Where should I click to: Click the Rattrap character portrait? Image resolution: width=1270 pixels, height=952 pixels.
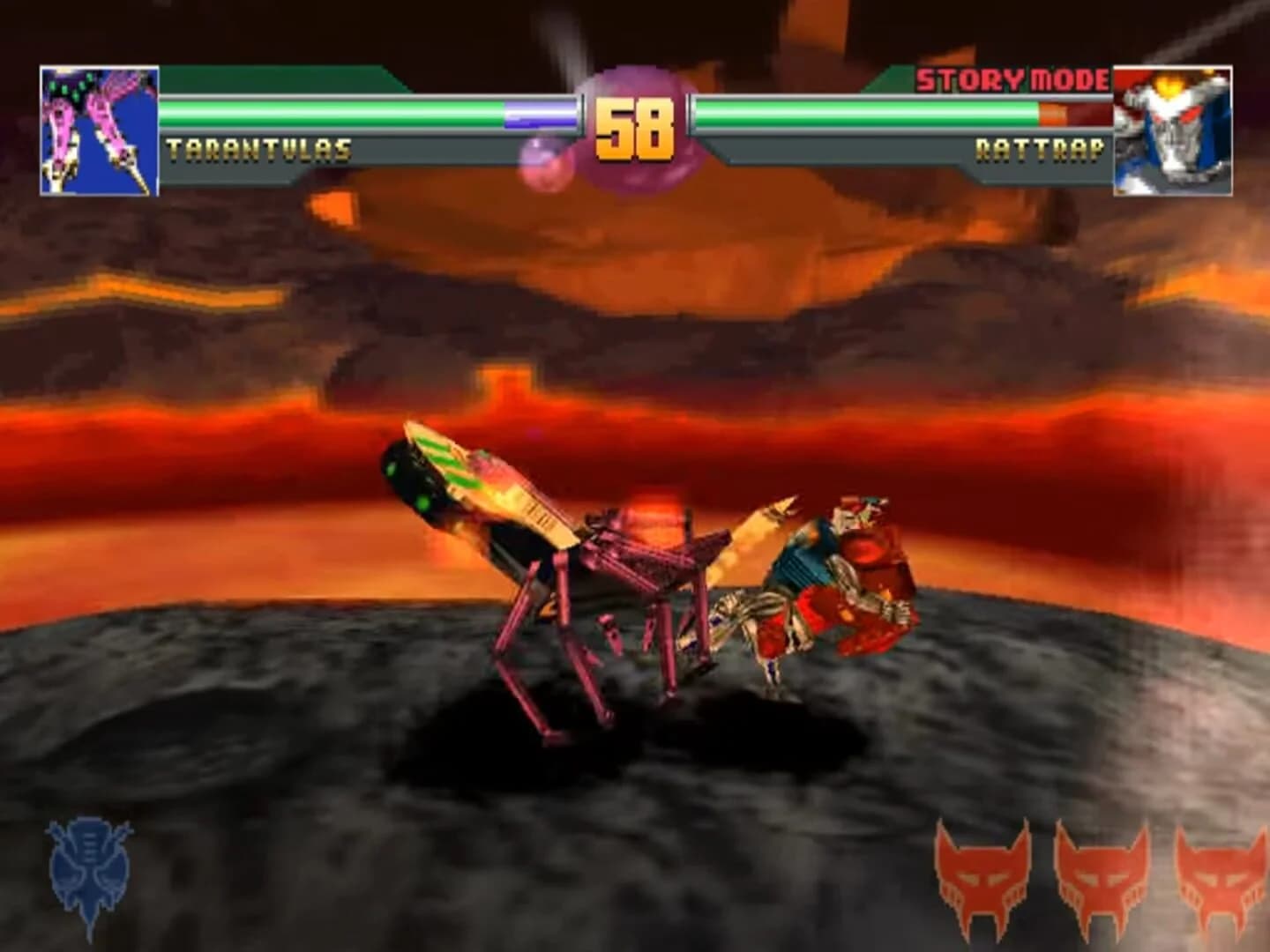pos(1173,127)
